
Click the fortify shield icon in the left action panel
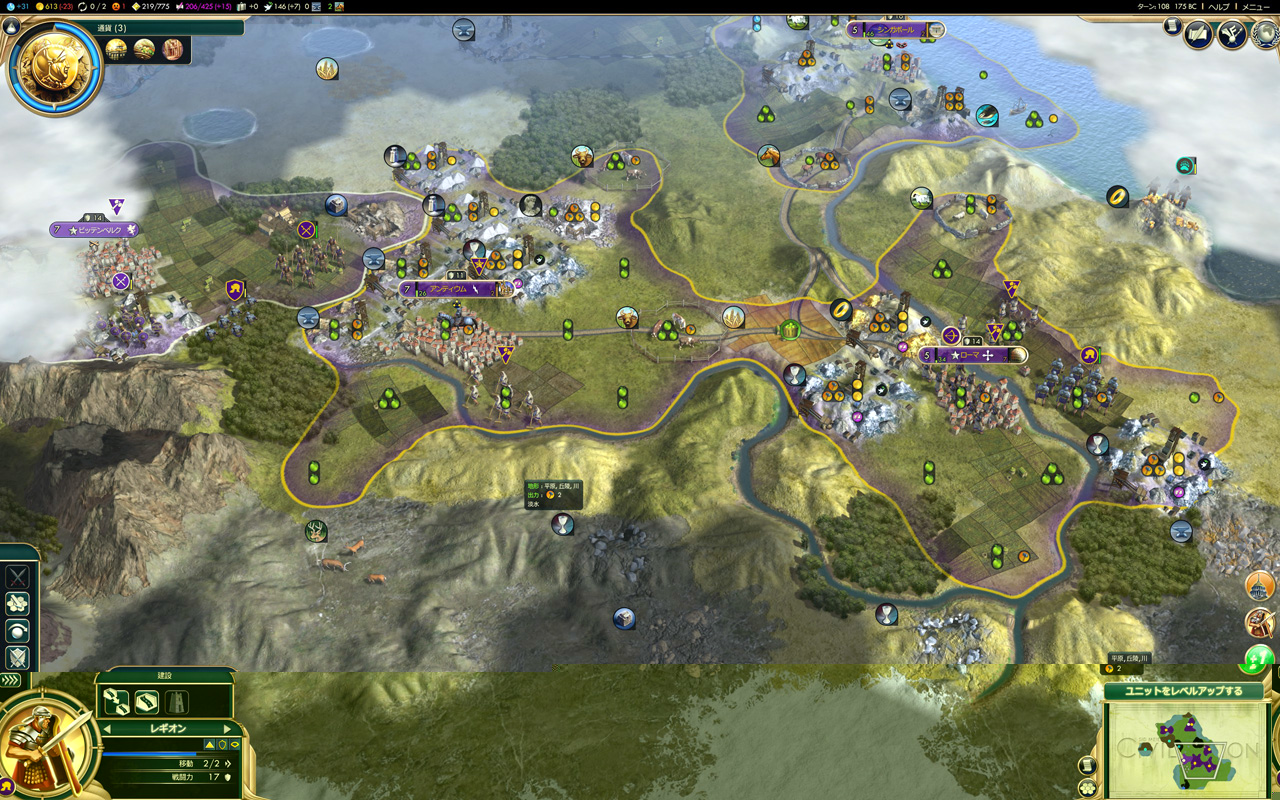click(17, 658)
